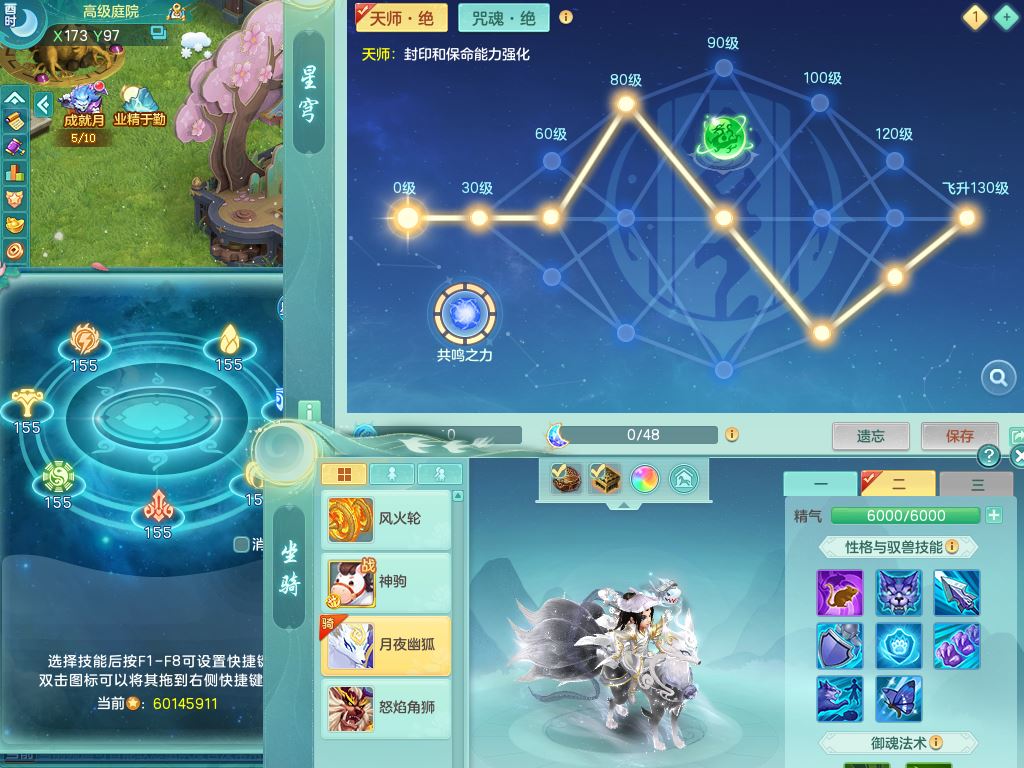The image size is (1024, 768).
Task: Add 精气 with the green plus button
Action: 994,515
